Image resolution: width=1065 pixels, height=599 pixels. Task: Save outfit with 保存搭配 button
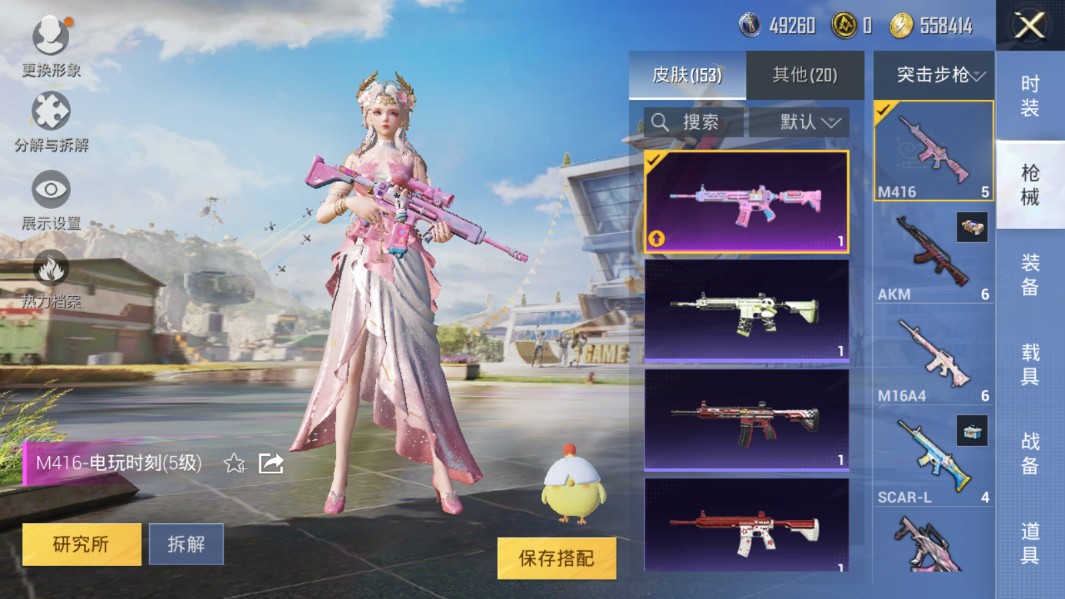click(556, 558)
